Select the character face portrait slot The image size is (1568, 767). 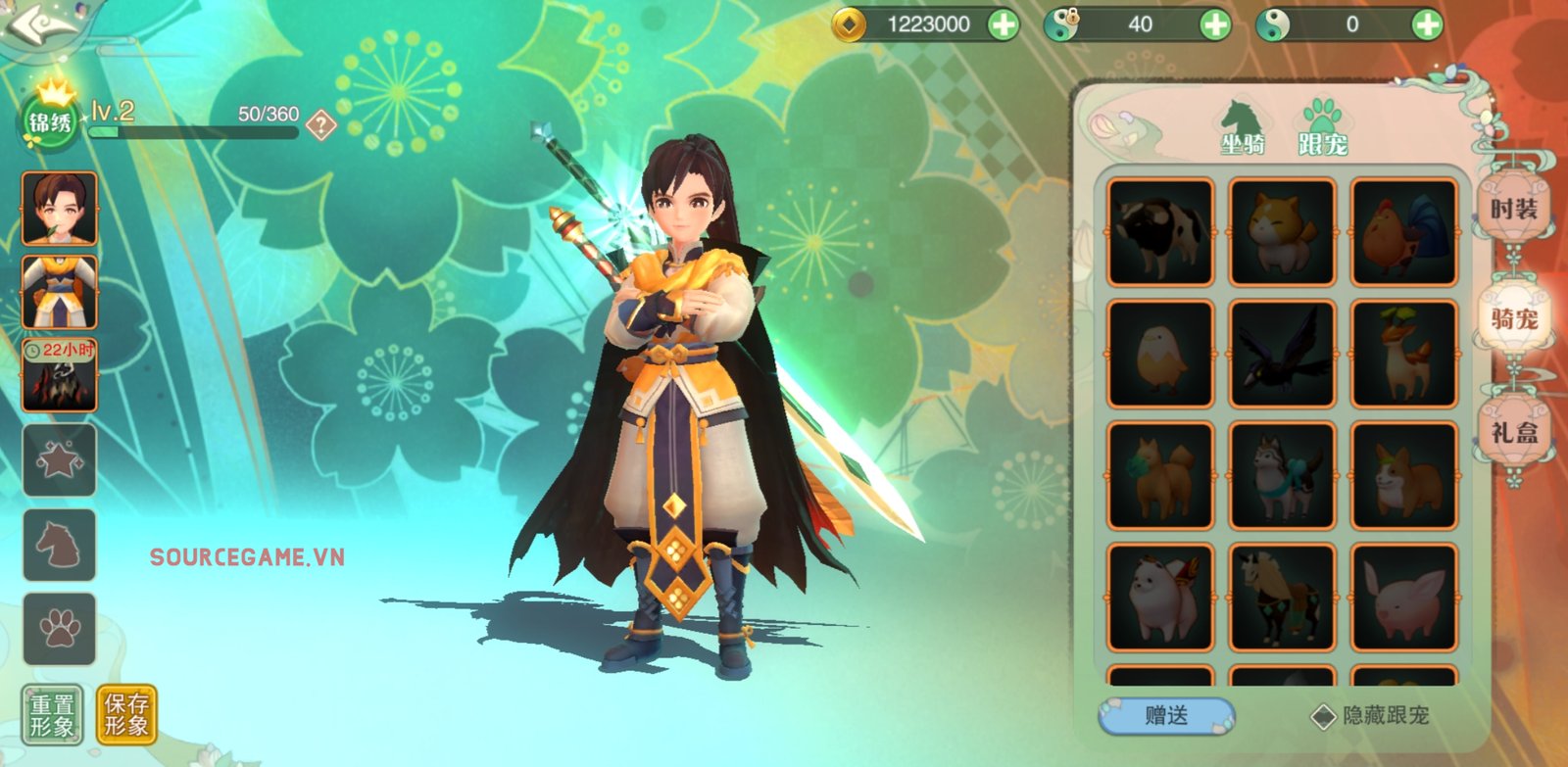pyautogui.click(x=60, y=208)
